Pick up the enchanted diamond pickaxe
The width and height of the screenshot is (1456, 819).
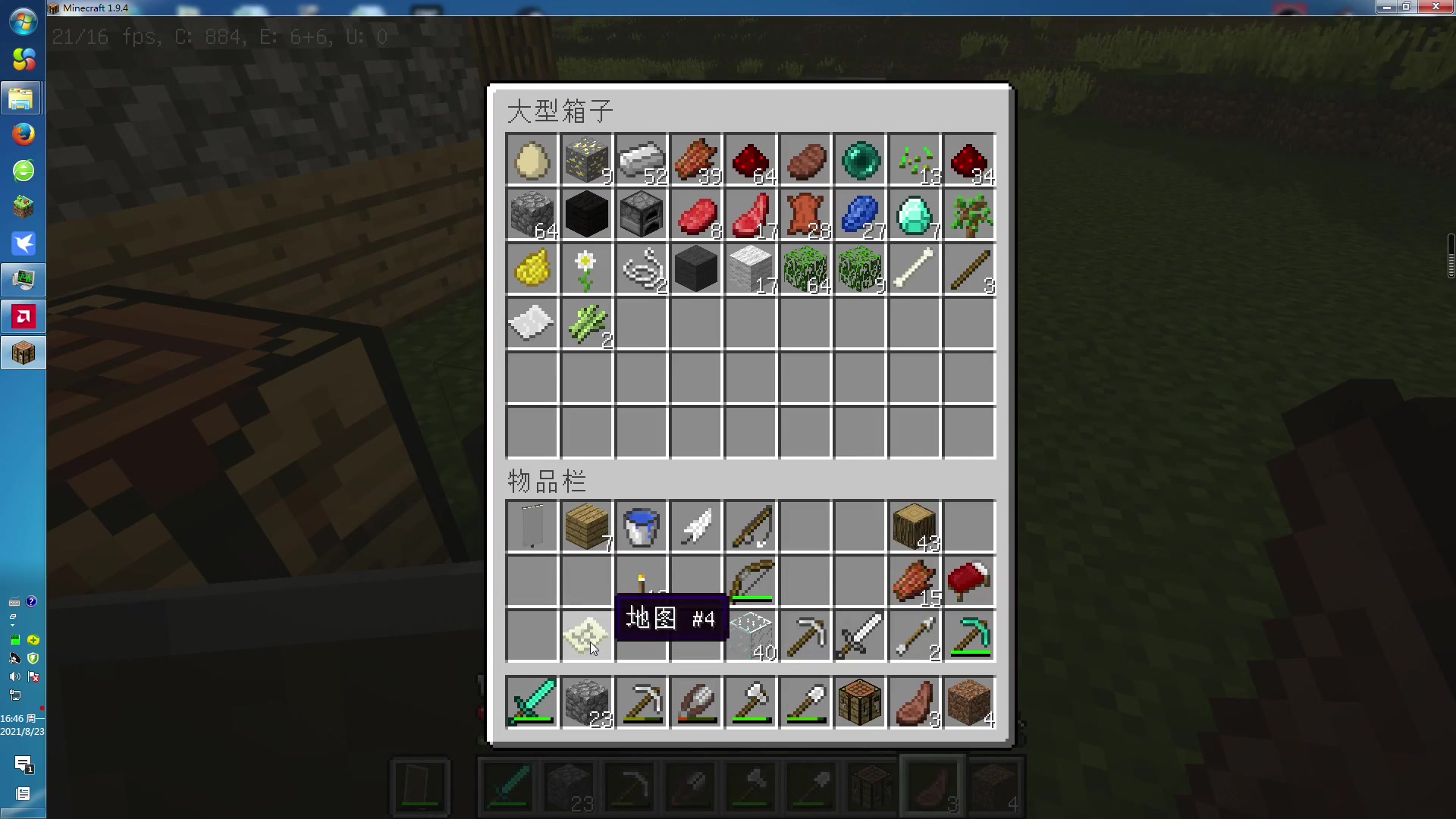968,636
